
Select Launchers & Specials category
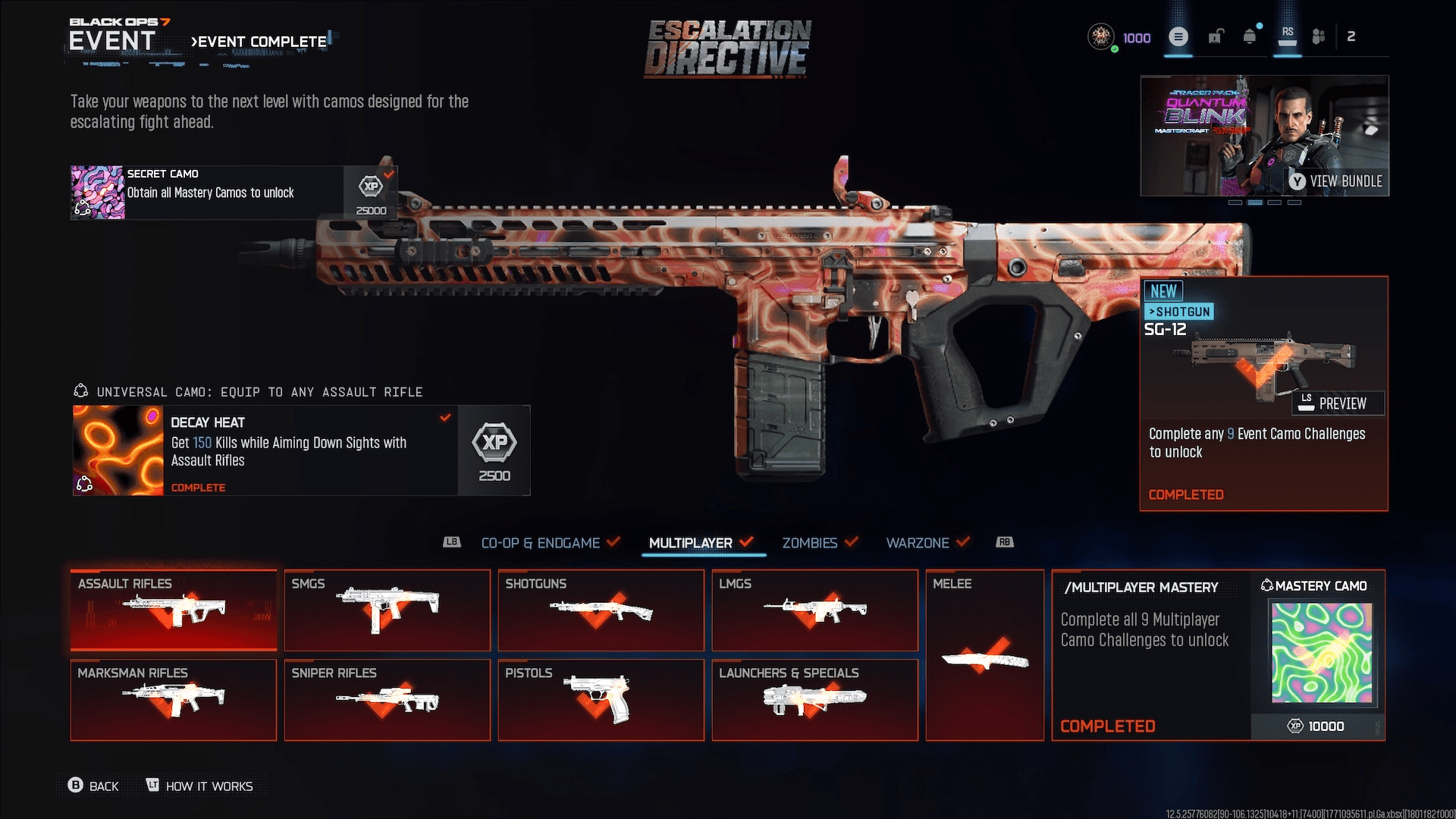click(815, 700)
